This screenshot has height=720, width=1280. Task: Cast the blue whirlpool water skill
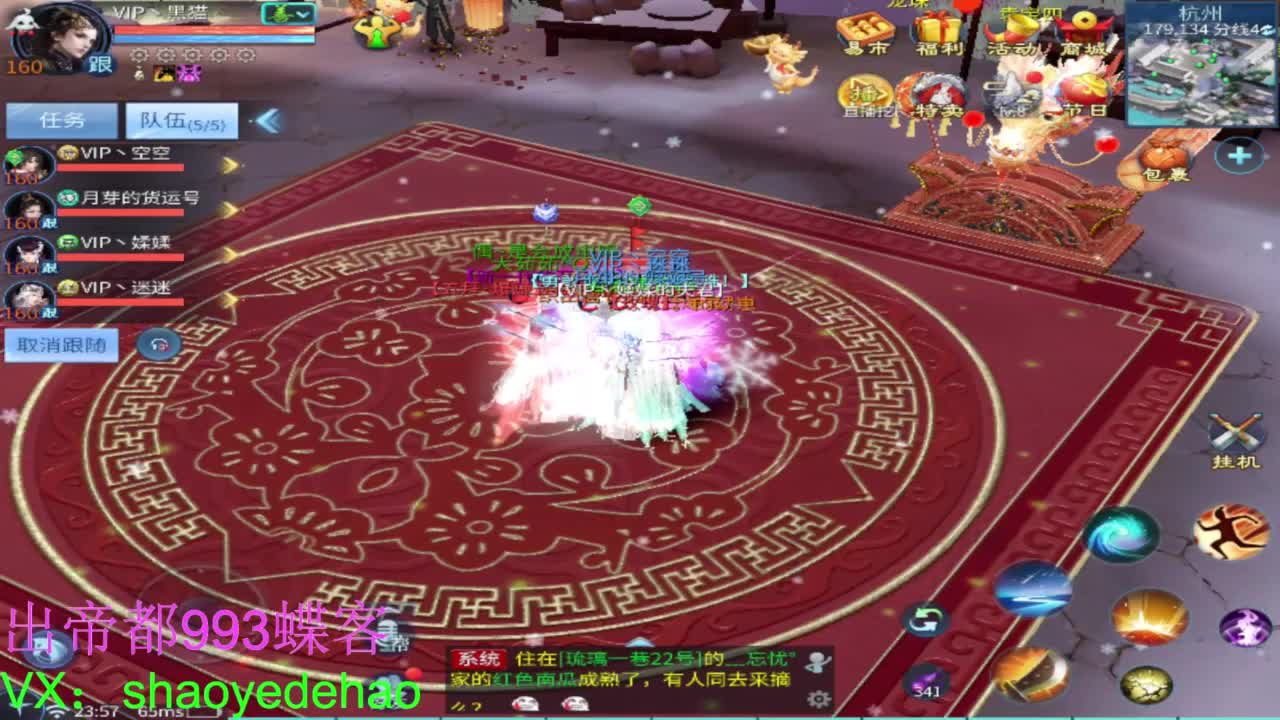(x=1126, y=537)
